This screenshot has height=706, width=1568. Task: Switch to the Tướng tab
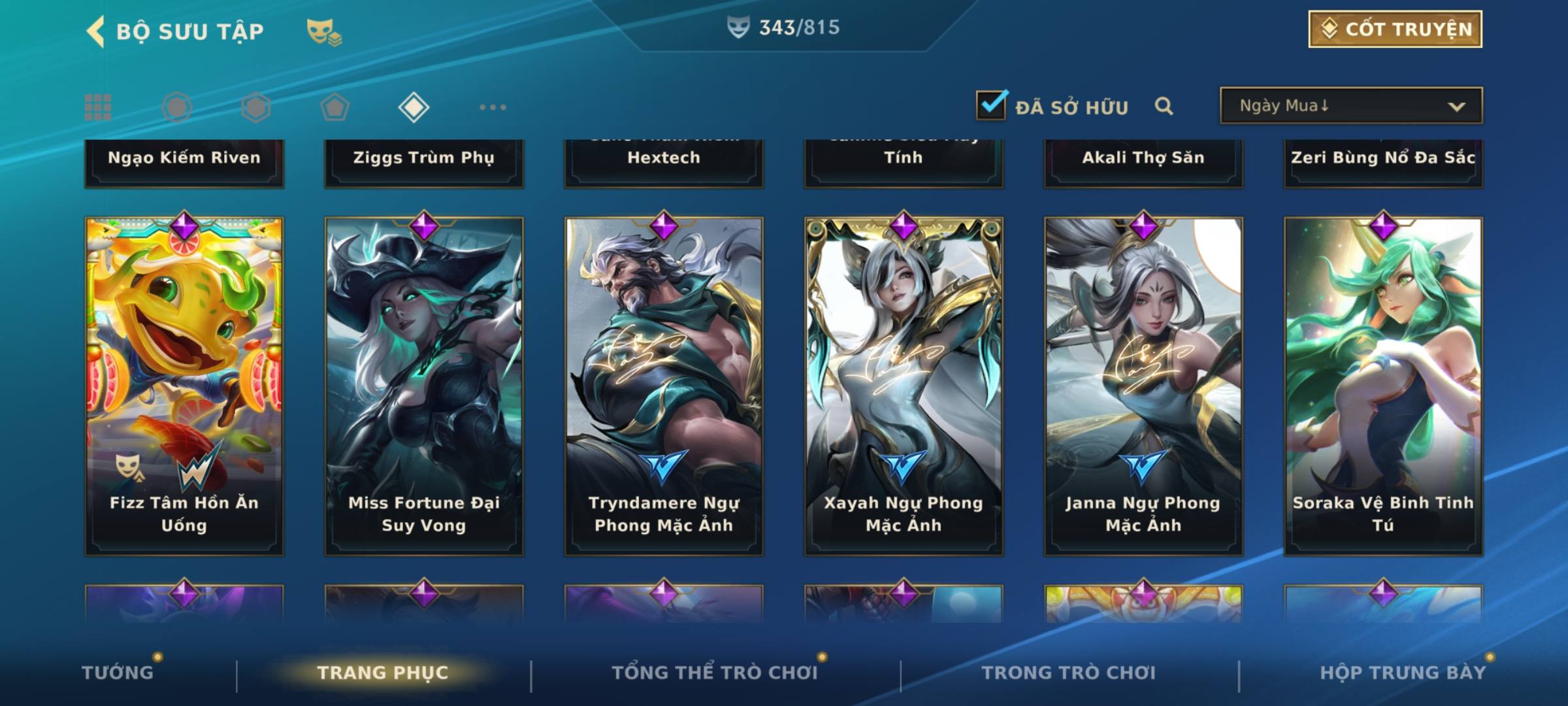(118, 673)
